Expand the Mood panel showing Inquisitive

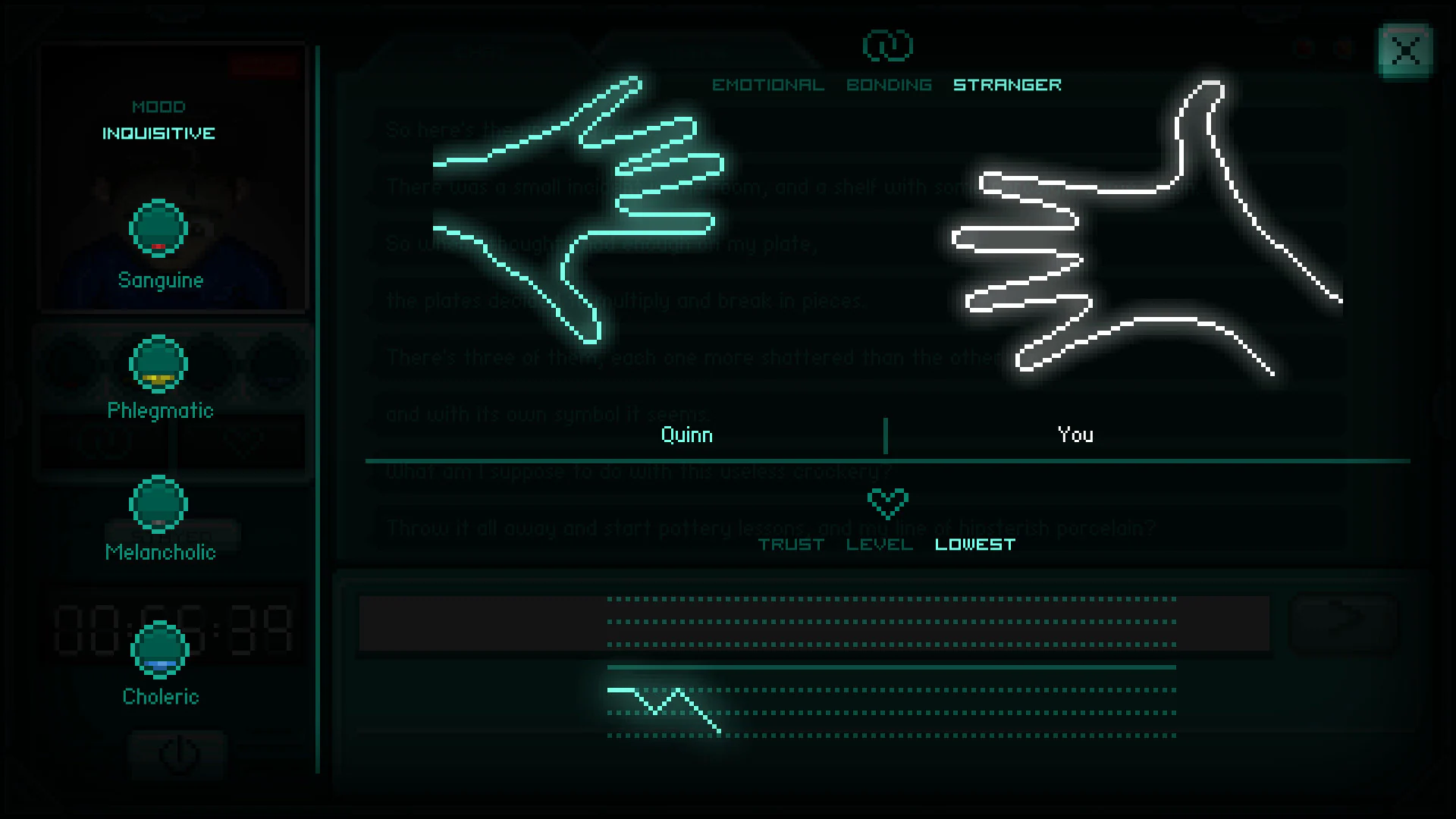[x=159, y=121]
